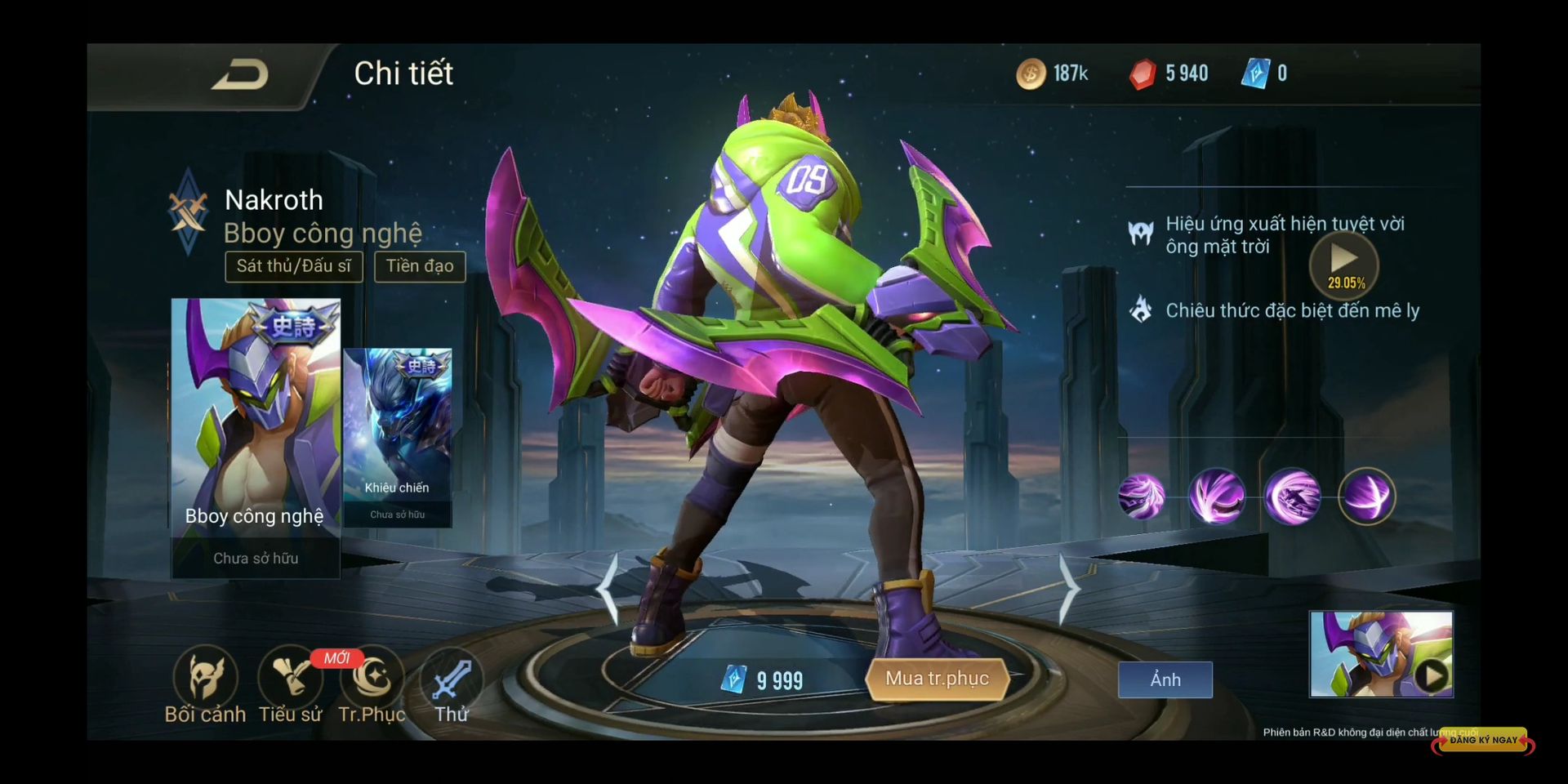
Task: Buy the skin with Mua tr.phục
Action: coord(937,679)
